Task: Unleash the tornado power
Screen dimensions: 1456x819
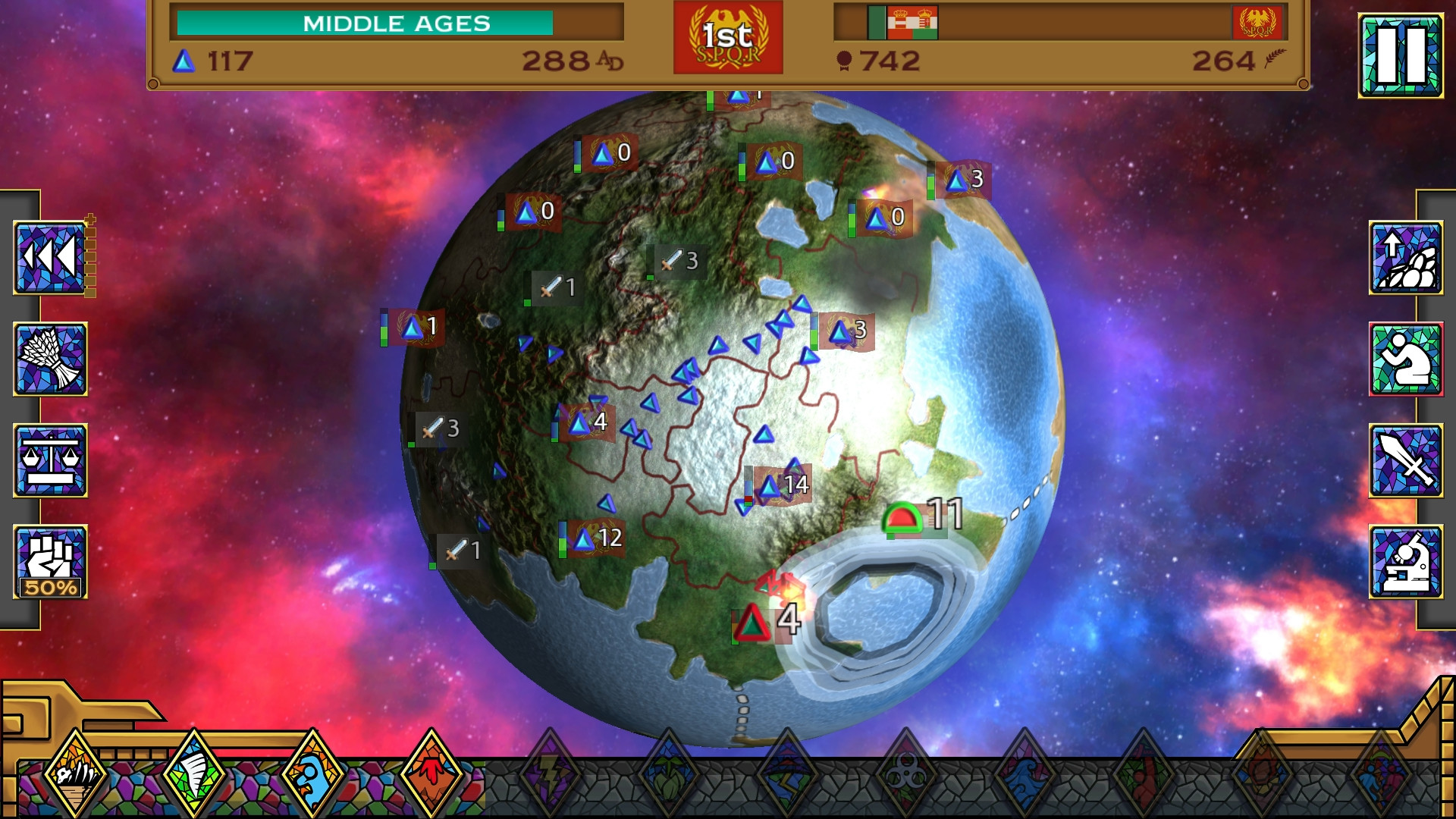Action: (x=194, y=775)
